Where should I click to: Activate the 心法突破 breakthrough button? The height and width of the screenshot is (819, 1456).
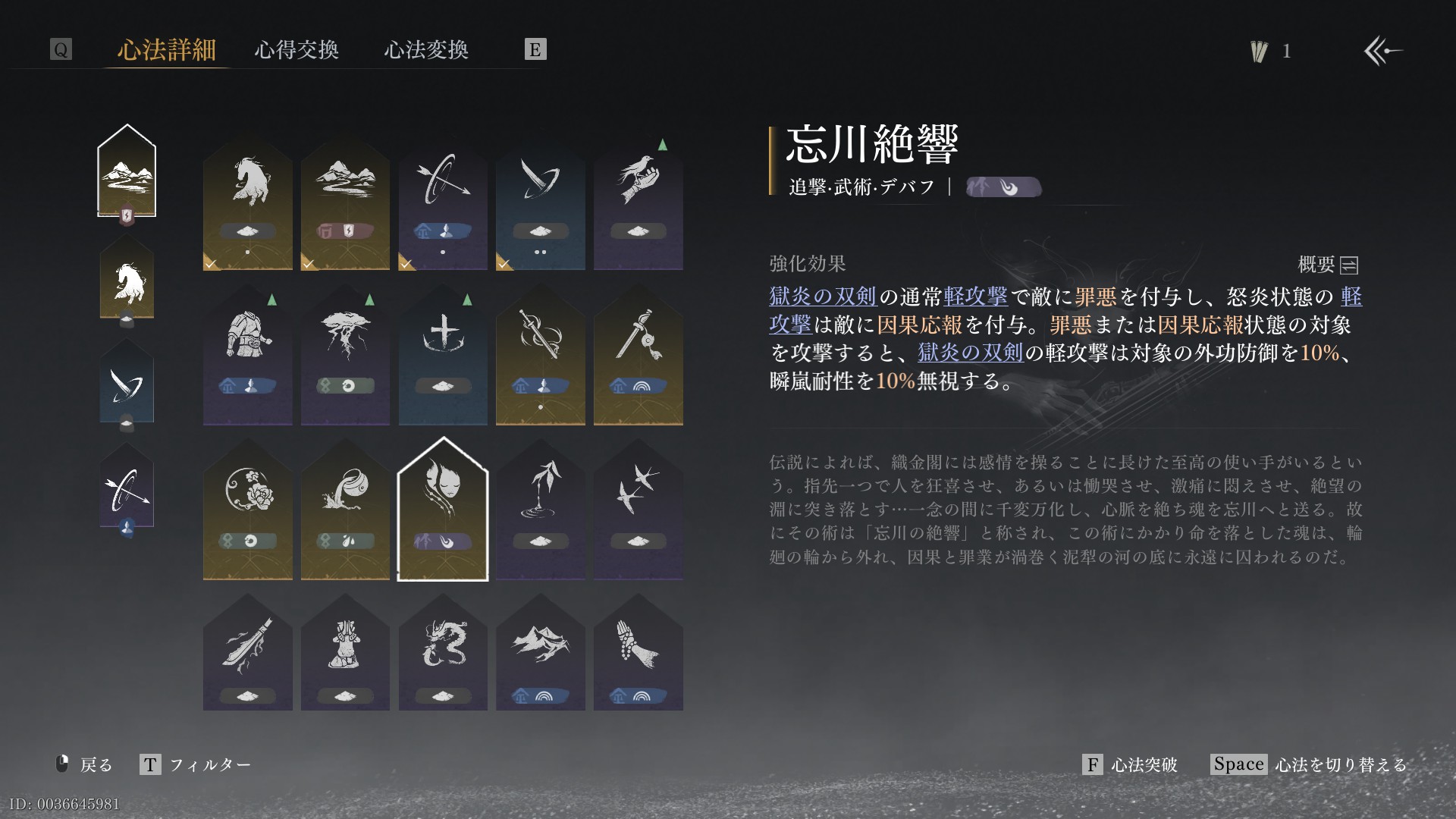[x=1130, y=764]
